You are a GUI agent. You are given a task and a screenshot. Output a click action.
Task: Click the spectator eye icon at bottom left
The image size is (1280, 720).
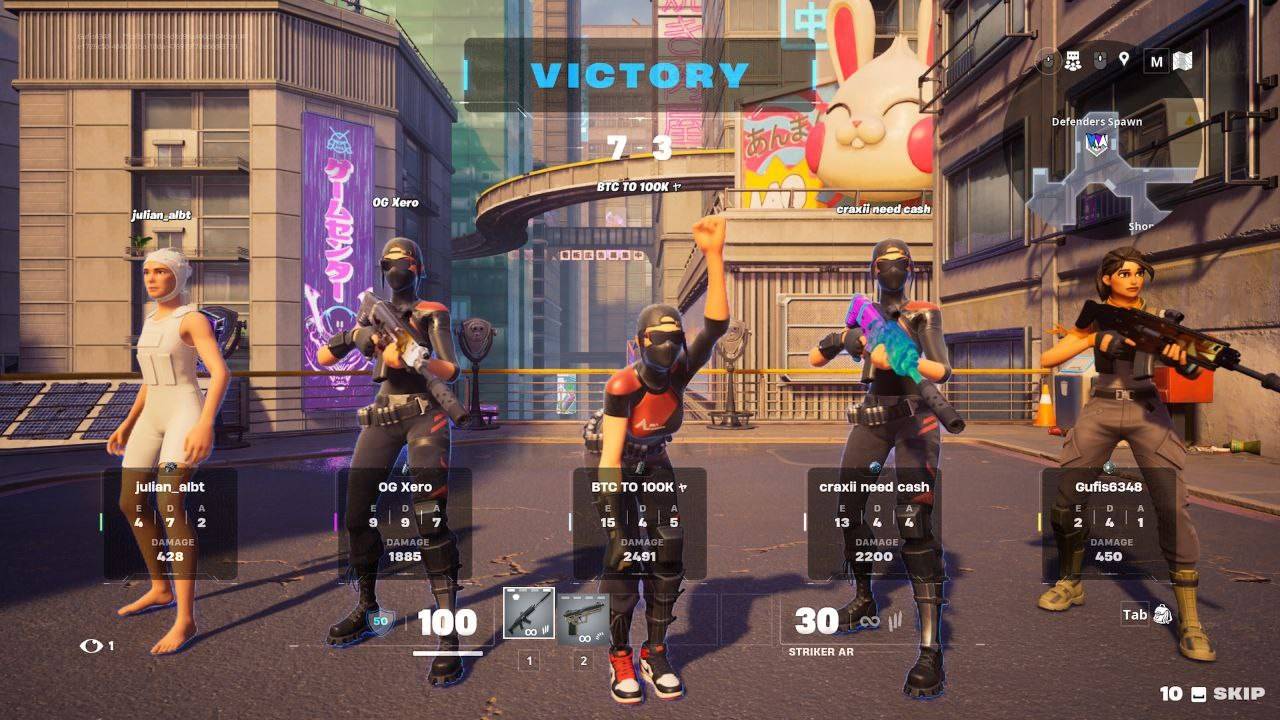pyautogui.click(x=90, y=647)
